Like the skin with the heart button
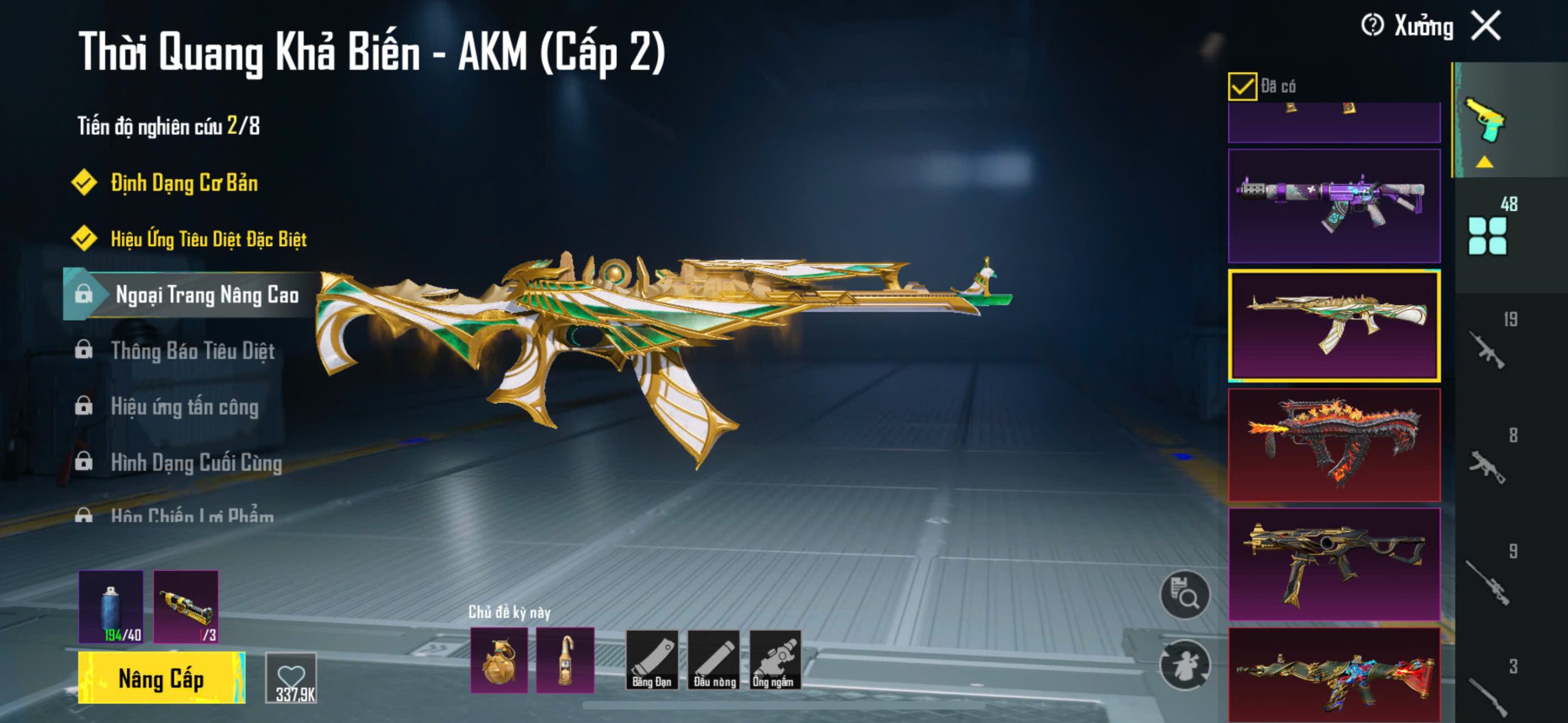This screenshot has height=723, width=1568. coord(291,678)
